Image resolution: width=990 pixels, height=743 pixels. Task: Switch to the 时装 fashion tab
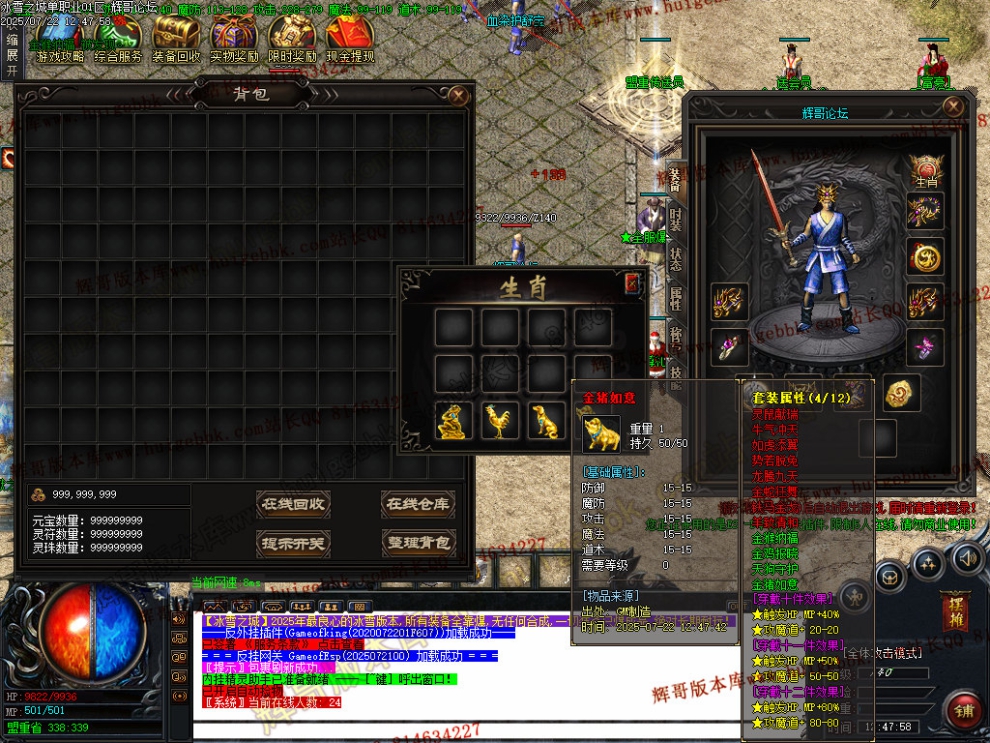pyautogui.click(x=676, y=218)
